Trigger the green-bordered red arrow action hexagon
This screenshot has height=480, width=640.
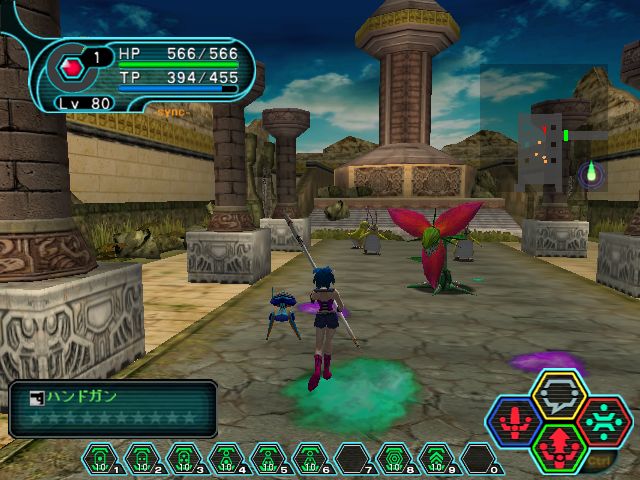click(559, 447)
